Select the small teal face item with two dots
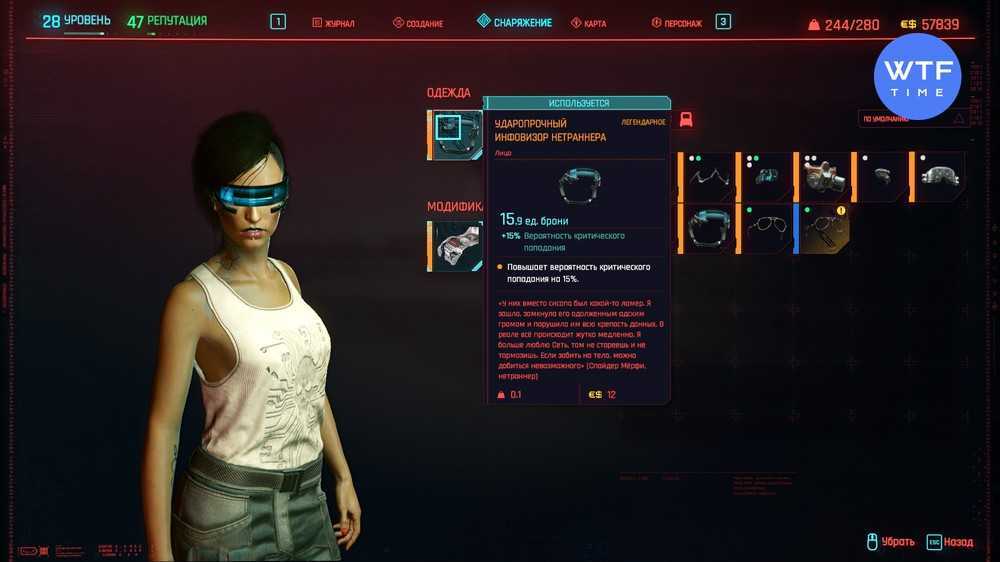Screen dimensions: 1000x562 click(766, 177)
